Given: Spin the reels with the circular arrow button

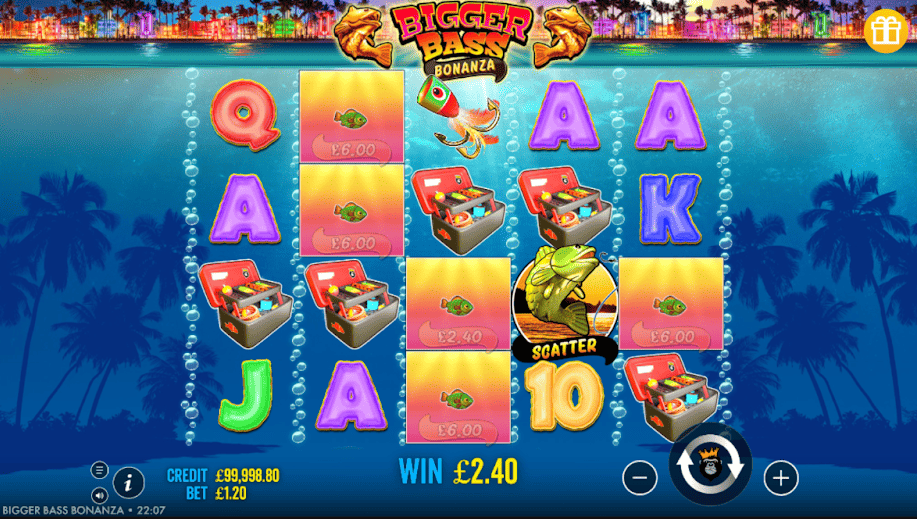Looking at the screenshot, I should click(x=710, y=465).
